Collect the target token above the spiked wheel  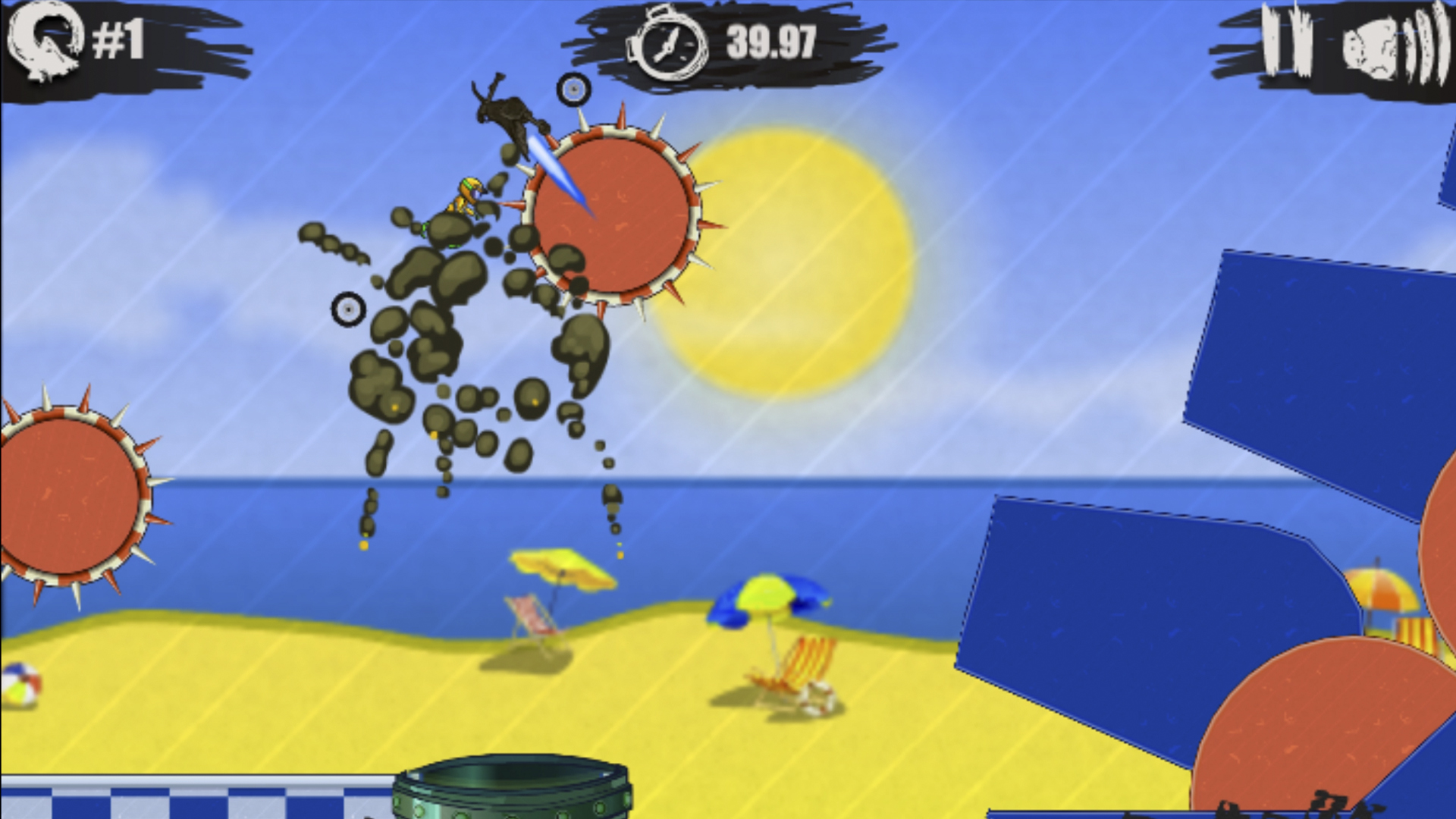[574, 90]
